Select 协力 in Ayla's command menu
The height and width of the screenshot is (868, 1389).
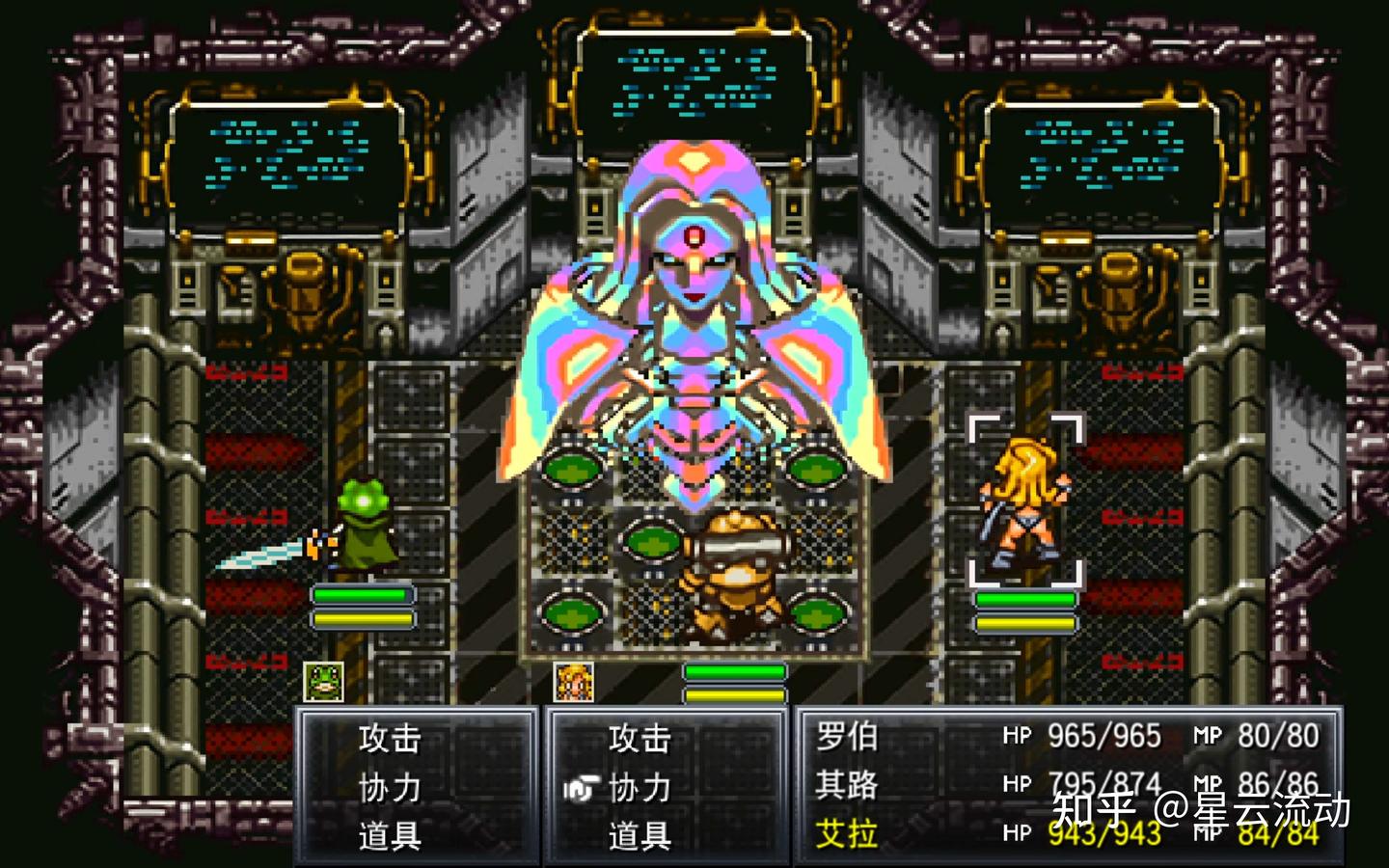click(x=639, y=788)
